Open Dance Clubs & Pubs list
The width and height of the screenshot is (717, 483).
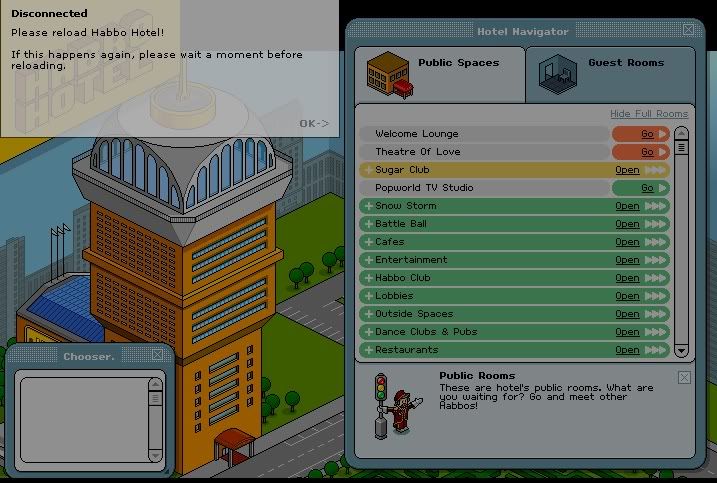point(627,332)
